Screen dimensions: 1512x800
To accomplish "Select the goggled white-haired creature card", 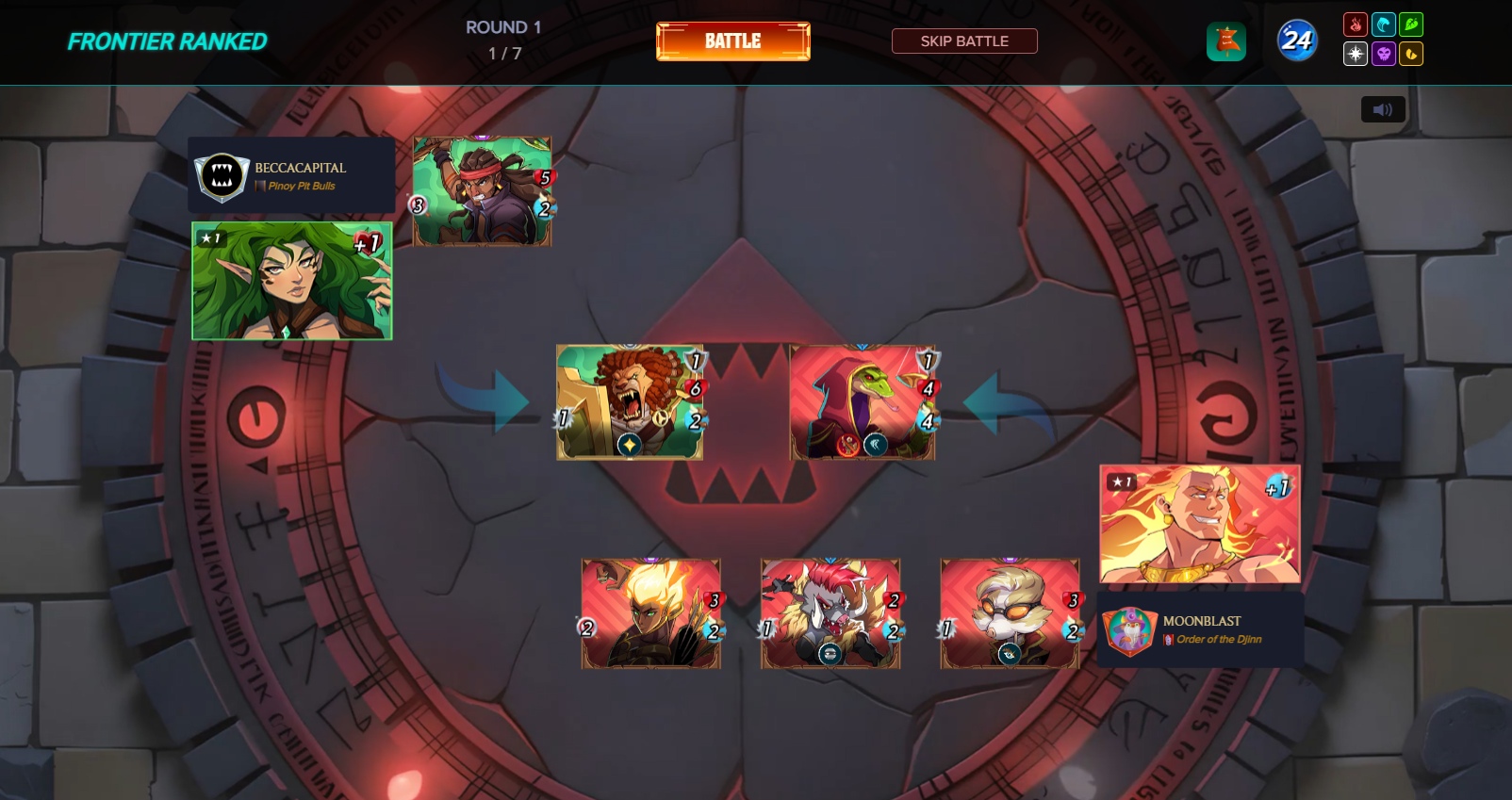I will point(1009,613).
